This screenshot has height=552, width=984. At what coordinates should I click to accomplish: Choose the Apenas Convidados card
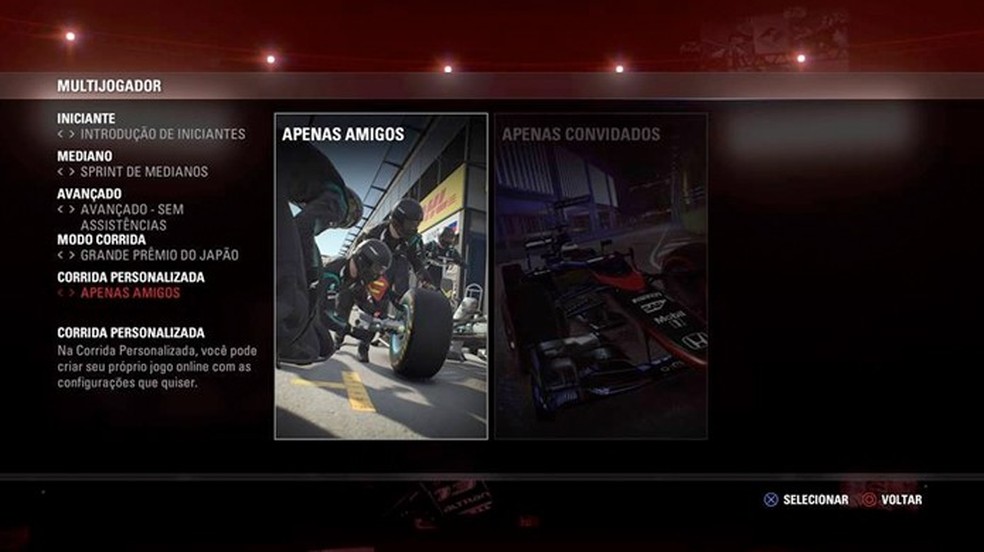[x=601, y=276]
